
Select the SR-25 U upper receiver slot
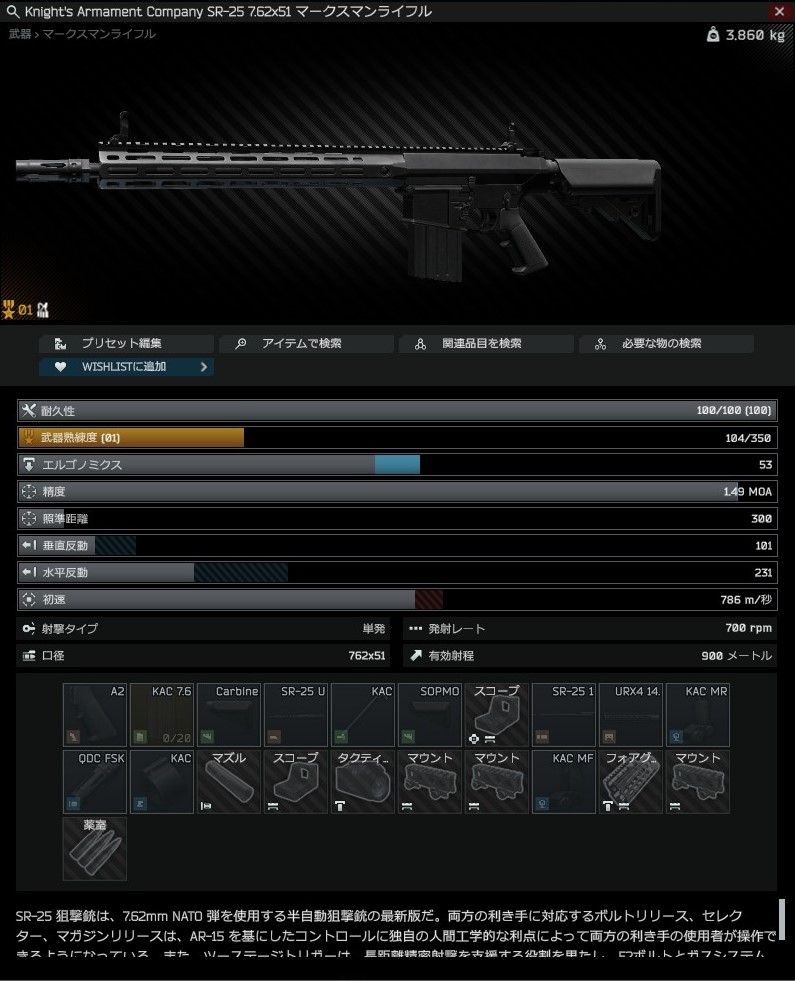click(296, 715)
